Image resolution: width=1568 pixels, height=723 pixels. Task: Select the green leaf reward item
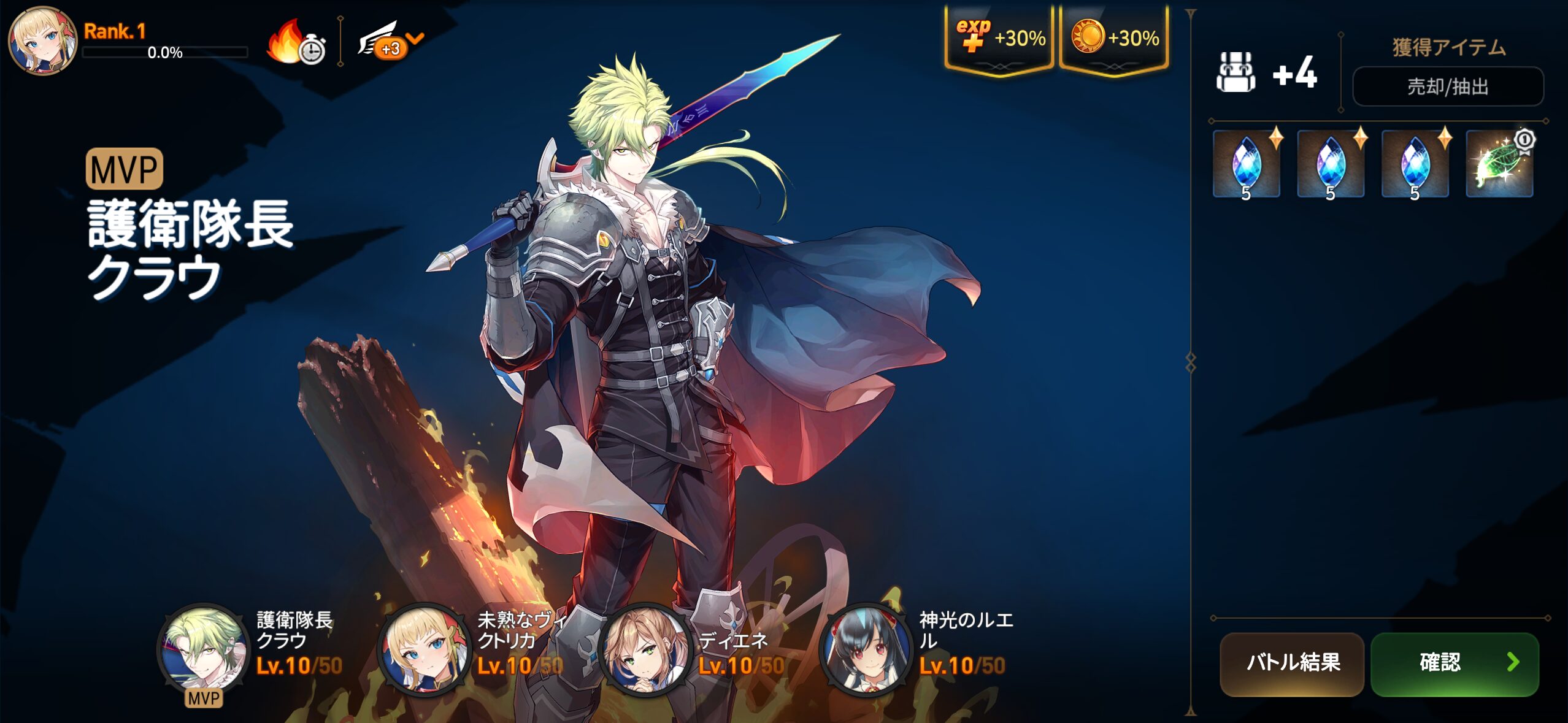[1499, 164]
